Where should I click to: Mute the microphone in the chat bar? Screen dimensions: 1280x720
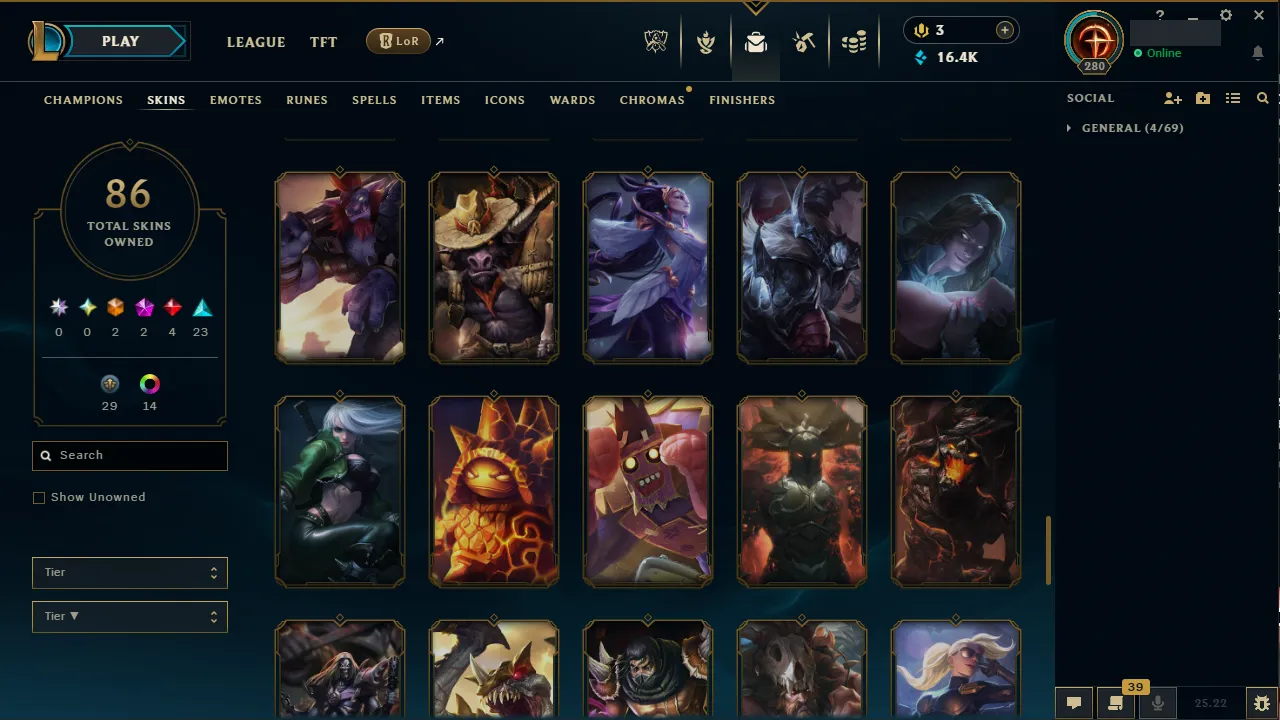click(1157, 701)
